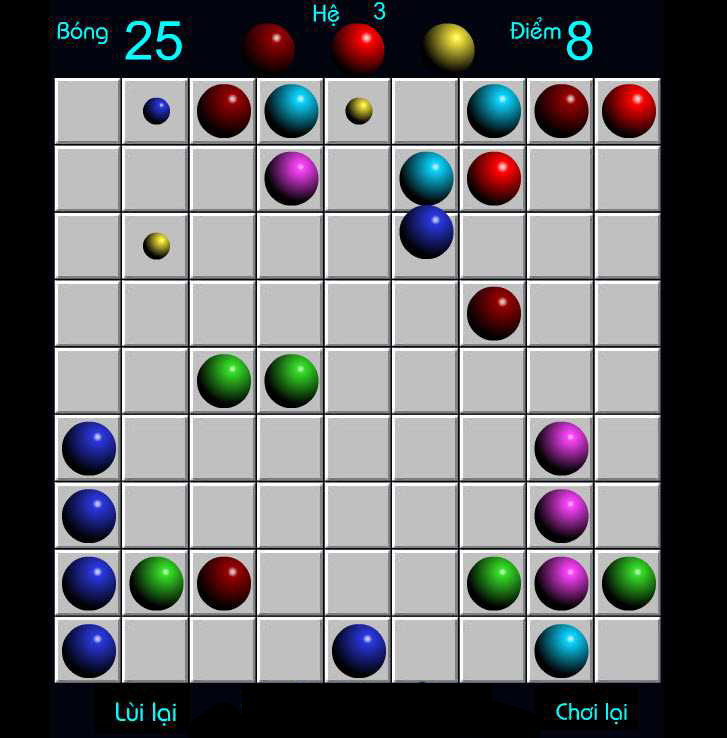Choose the bright red ball in the corner cell

[628, 111]
